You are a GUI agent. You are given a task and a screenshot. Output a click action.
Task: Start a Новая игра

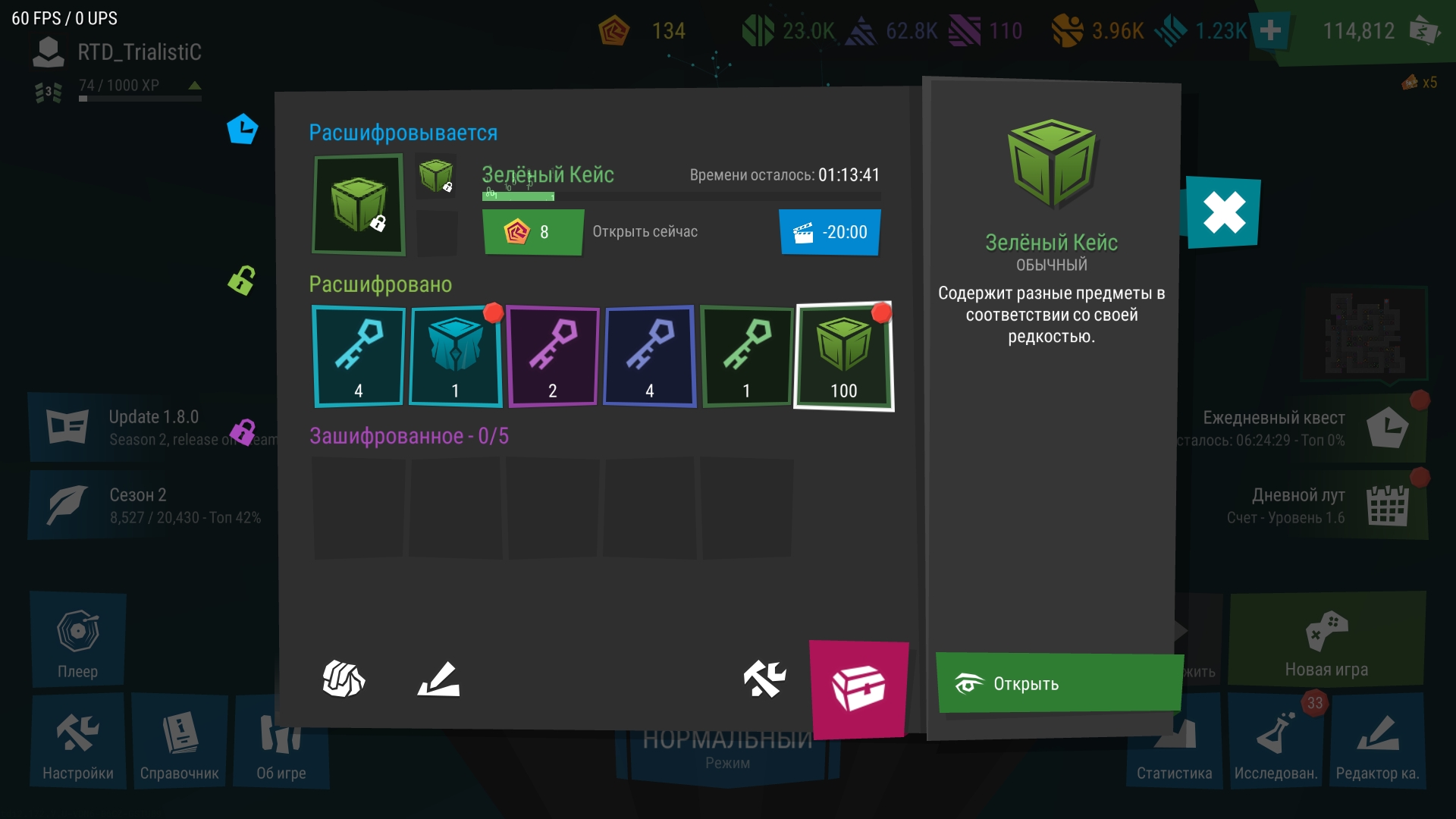[1326, 641]
